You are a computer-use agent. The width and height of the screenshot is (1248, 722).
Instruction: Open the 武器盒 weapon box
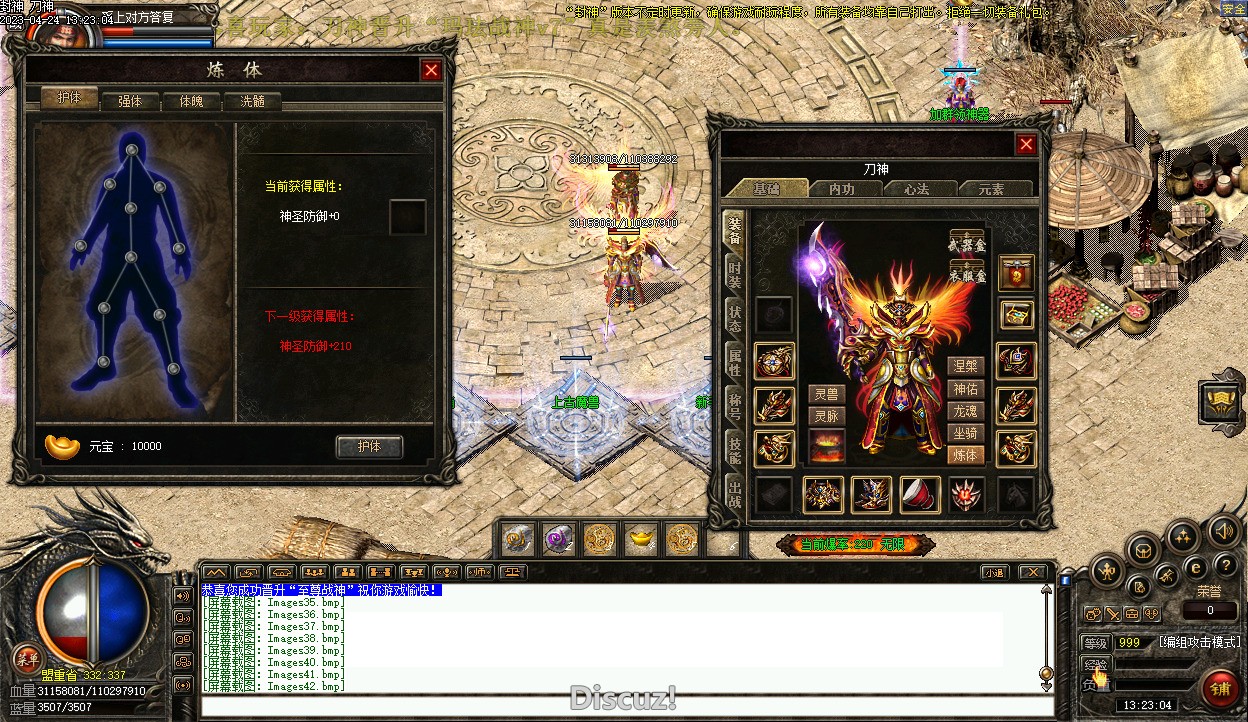pyautogui.click(x=966, y=241)
